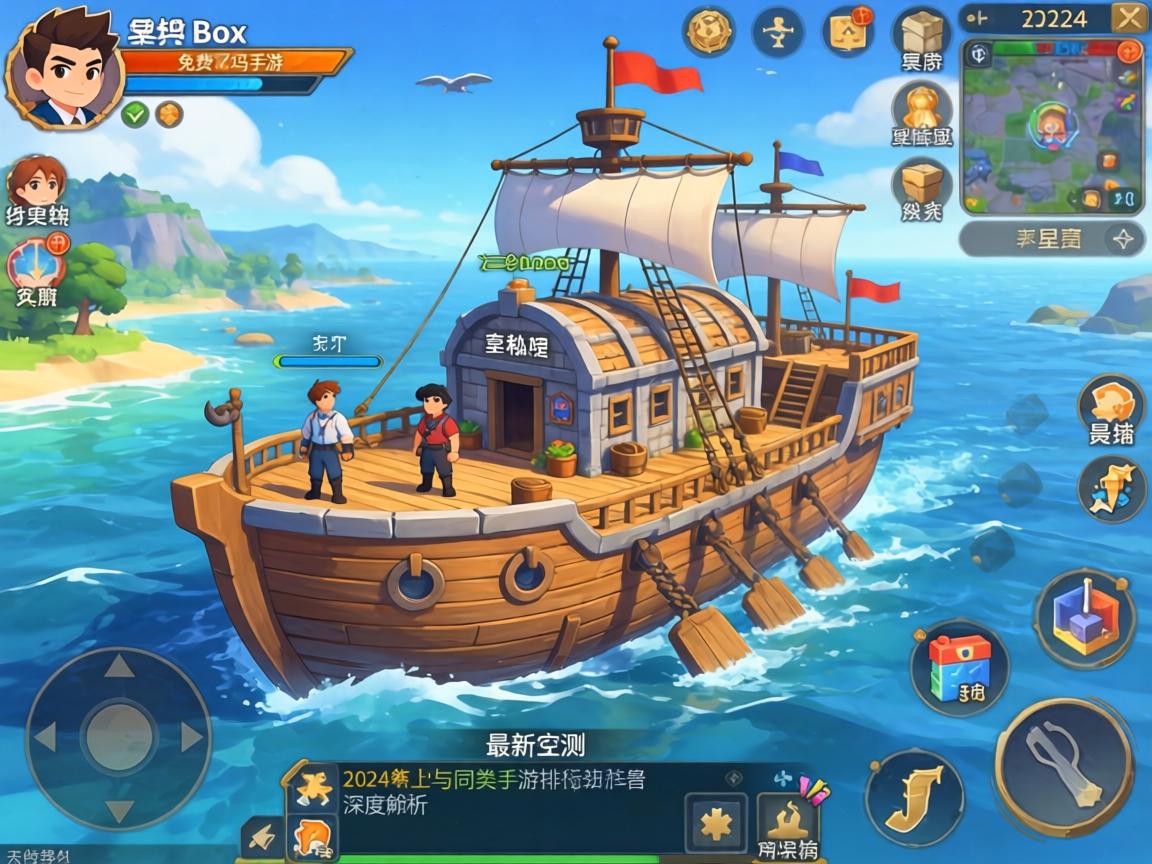Click the golden gear slot in news panel
The height and width of the screenshot is (864, 1152).
click(x=715, y=824)
